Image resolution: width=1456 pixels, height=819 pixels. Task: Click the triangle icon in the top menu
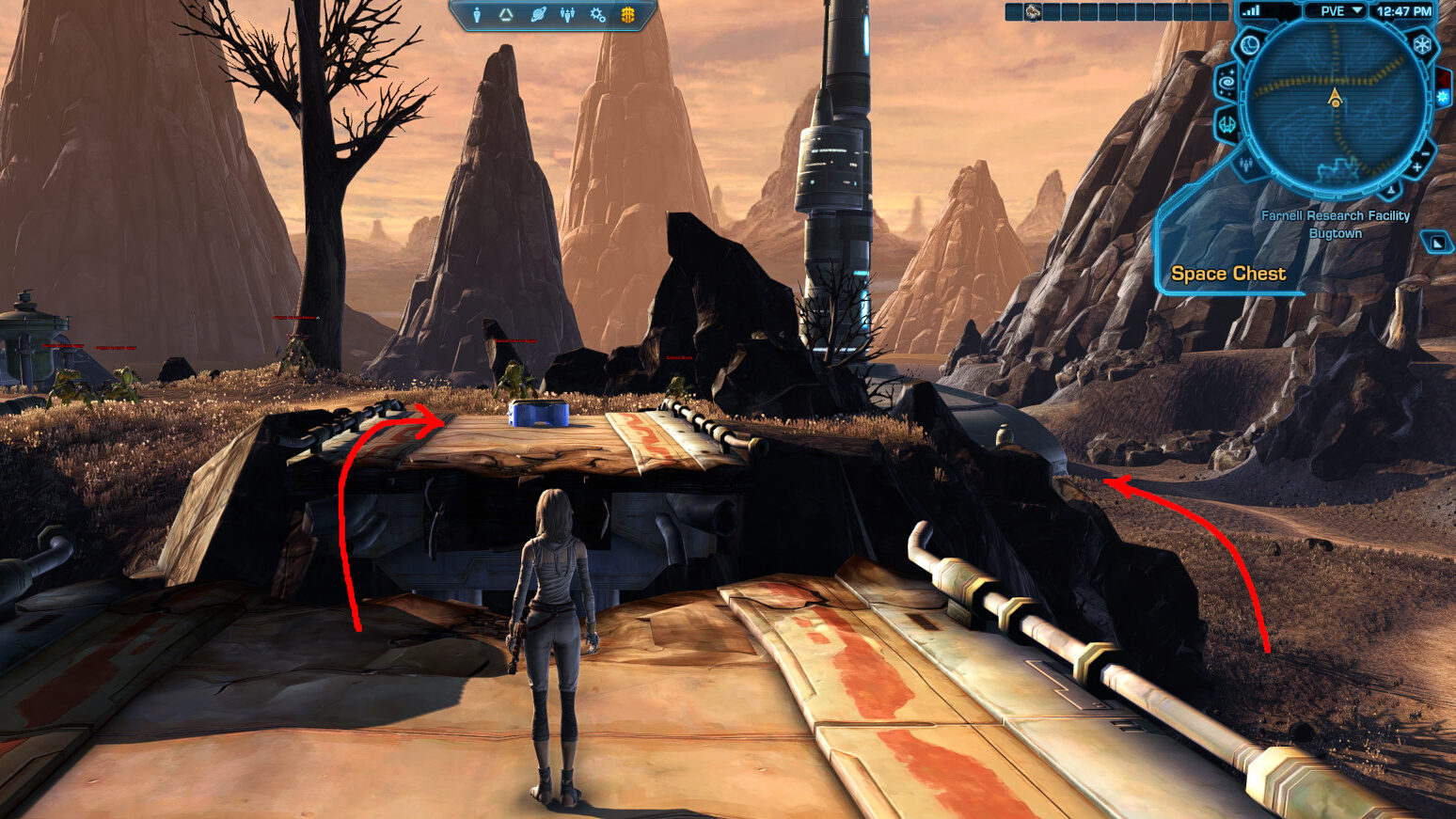[x=506, y=14]
